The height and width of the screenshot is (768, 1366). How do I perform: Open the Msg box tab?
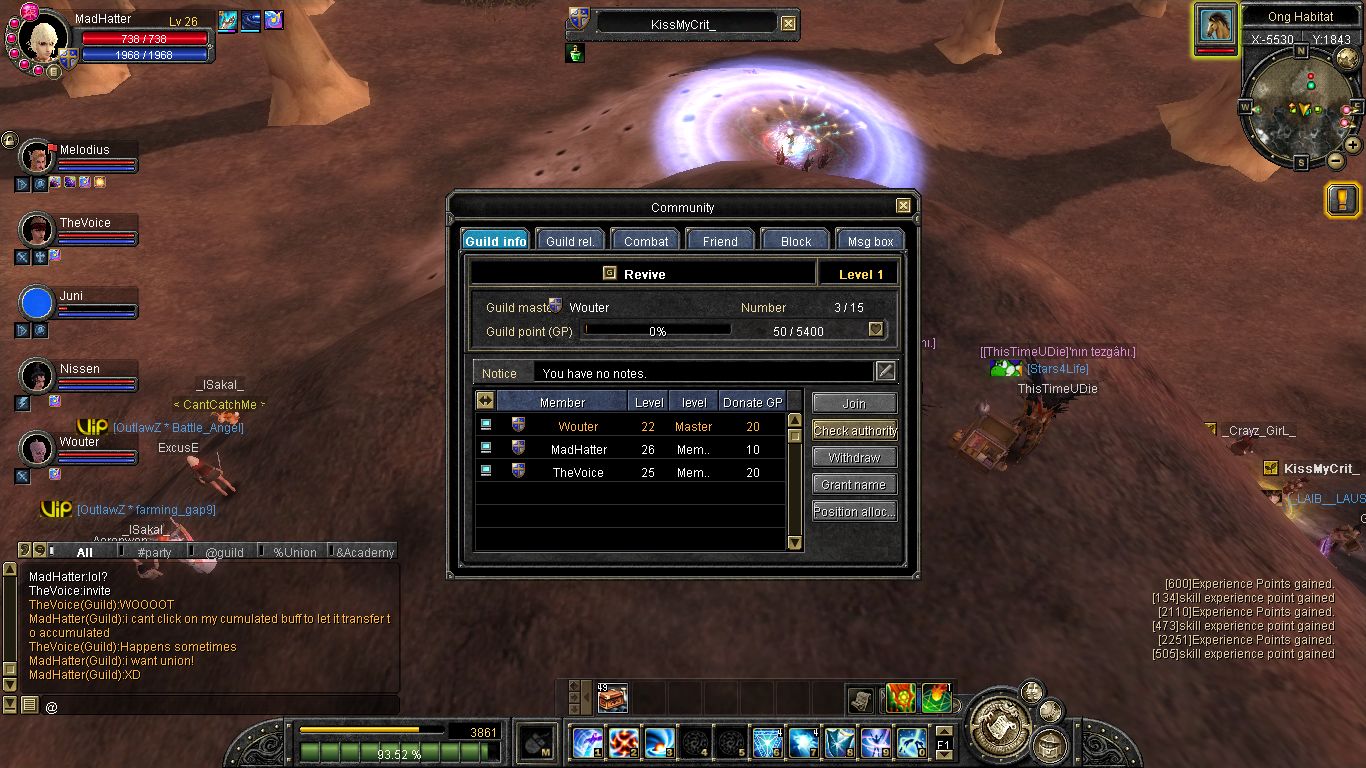(870, 241)
